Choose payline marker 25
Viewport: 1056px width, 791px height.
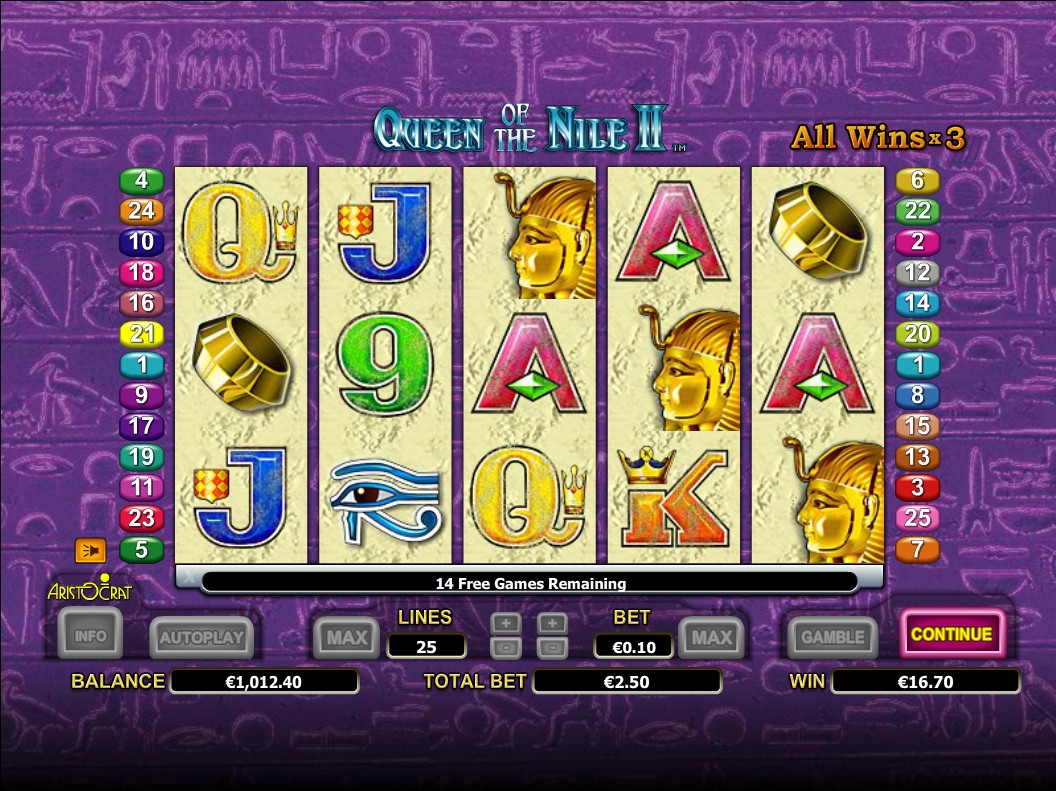point(917,518)
